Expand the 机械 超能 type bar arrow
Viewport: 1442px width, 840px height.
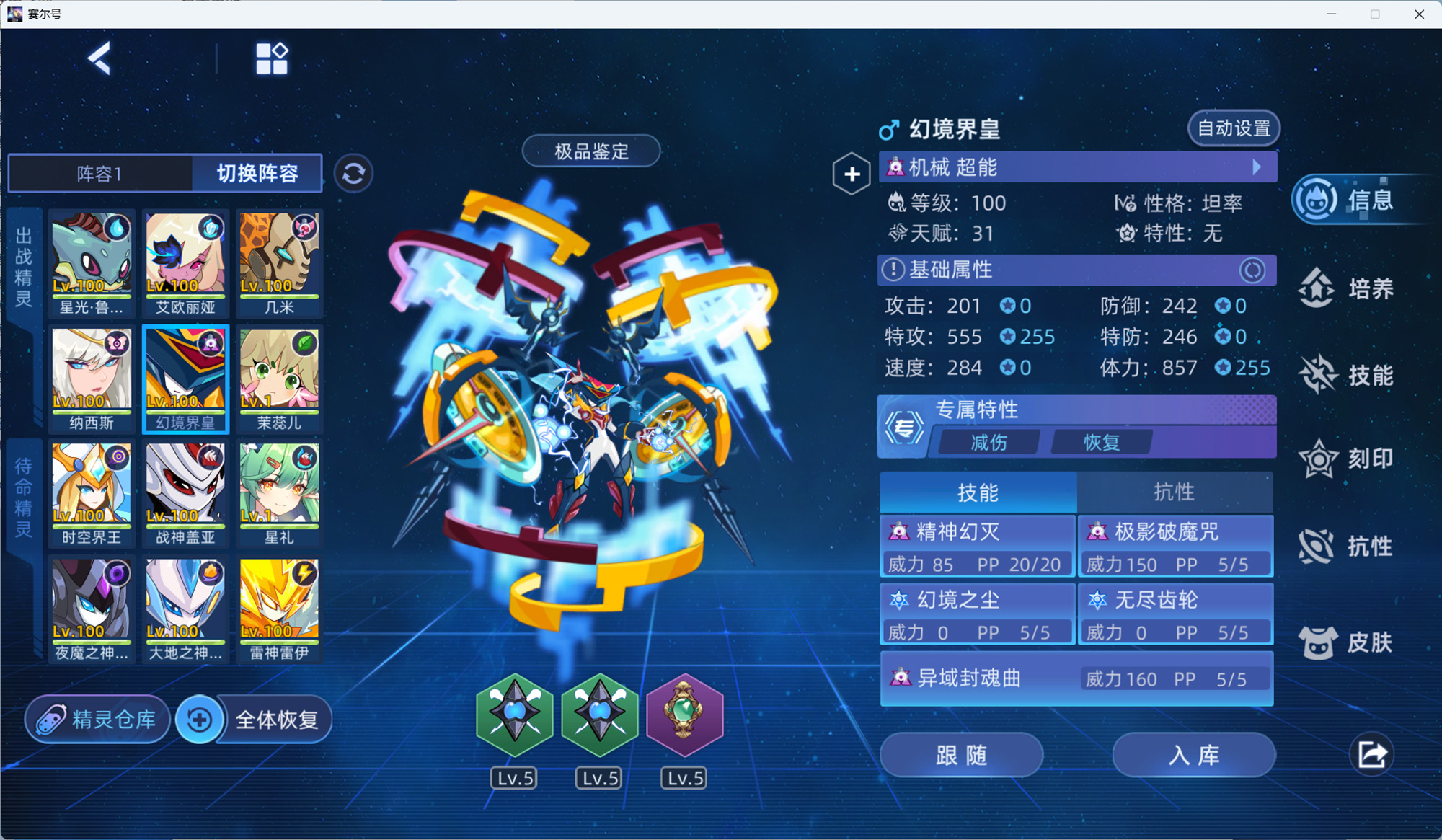point(1257,167)
